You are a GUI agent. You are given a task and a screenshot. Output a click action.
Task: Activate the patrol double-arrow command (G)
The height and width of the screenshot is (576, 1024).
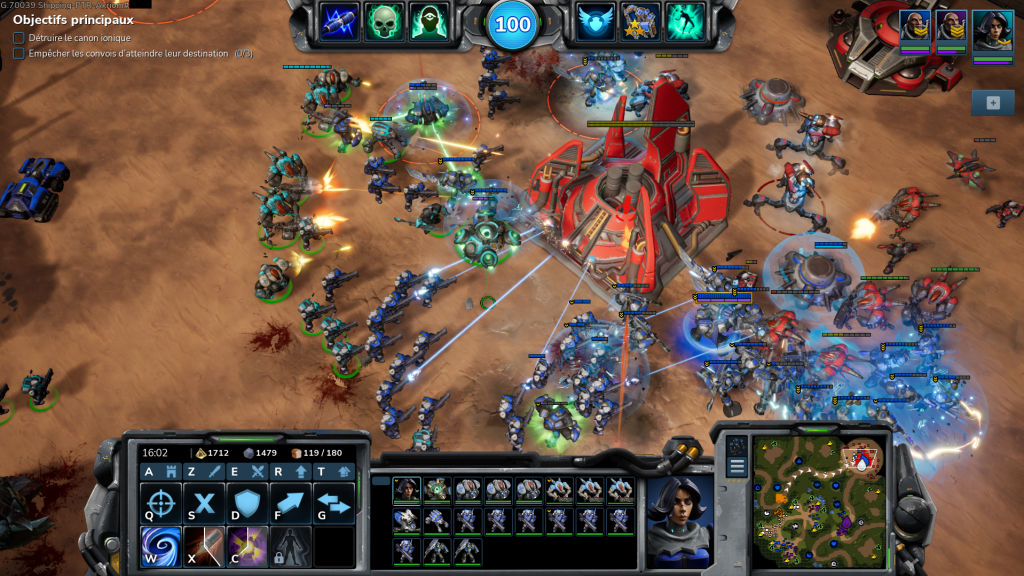pos(334,503)
